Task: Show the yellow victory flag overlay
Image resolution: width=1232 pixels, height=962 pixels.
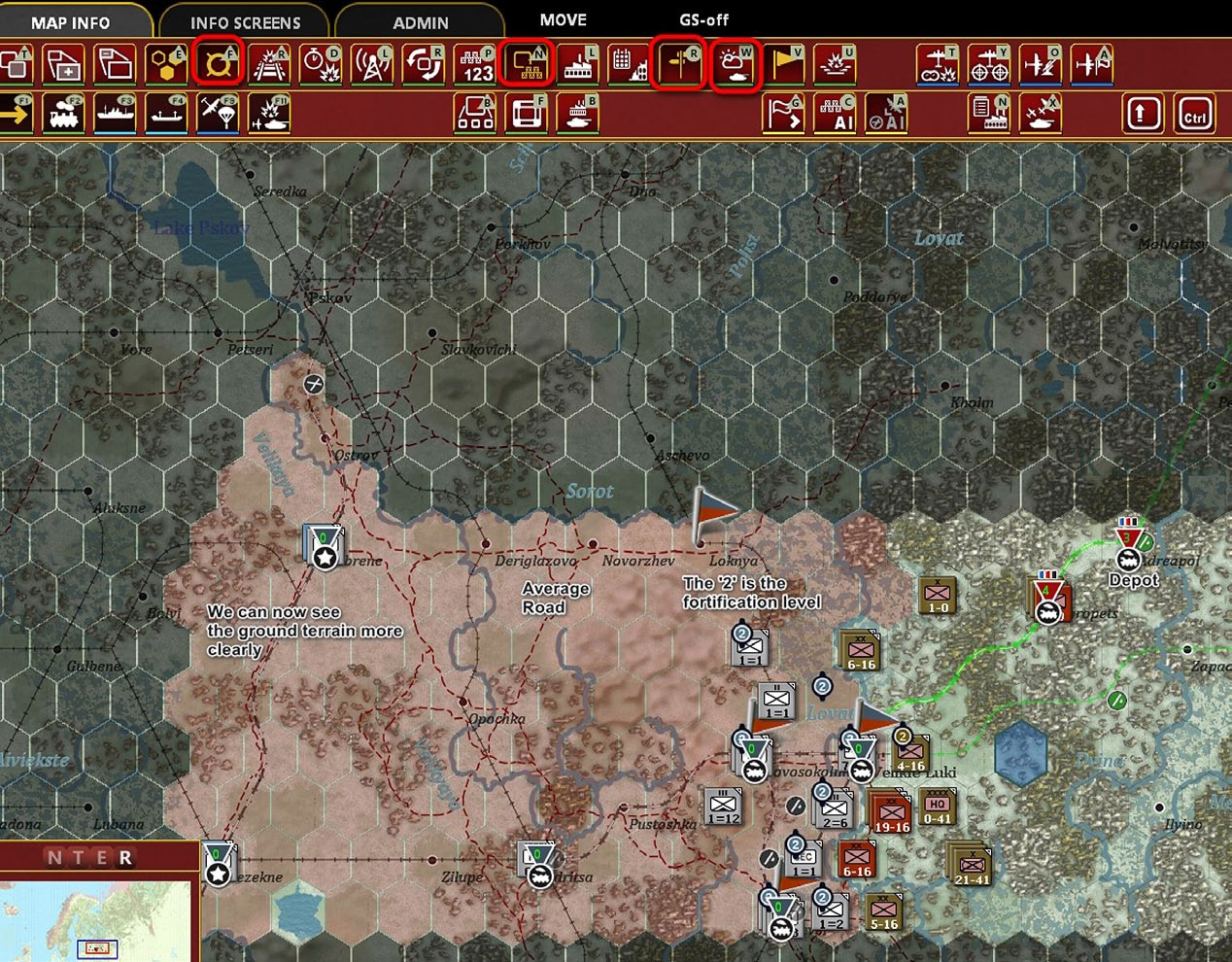Action: point(785,65)
